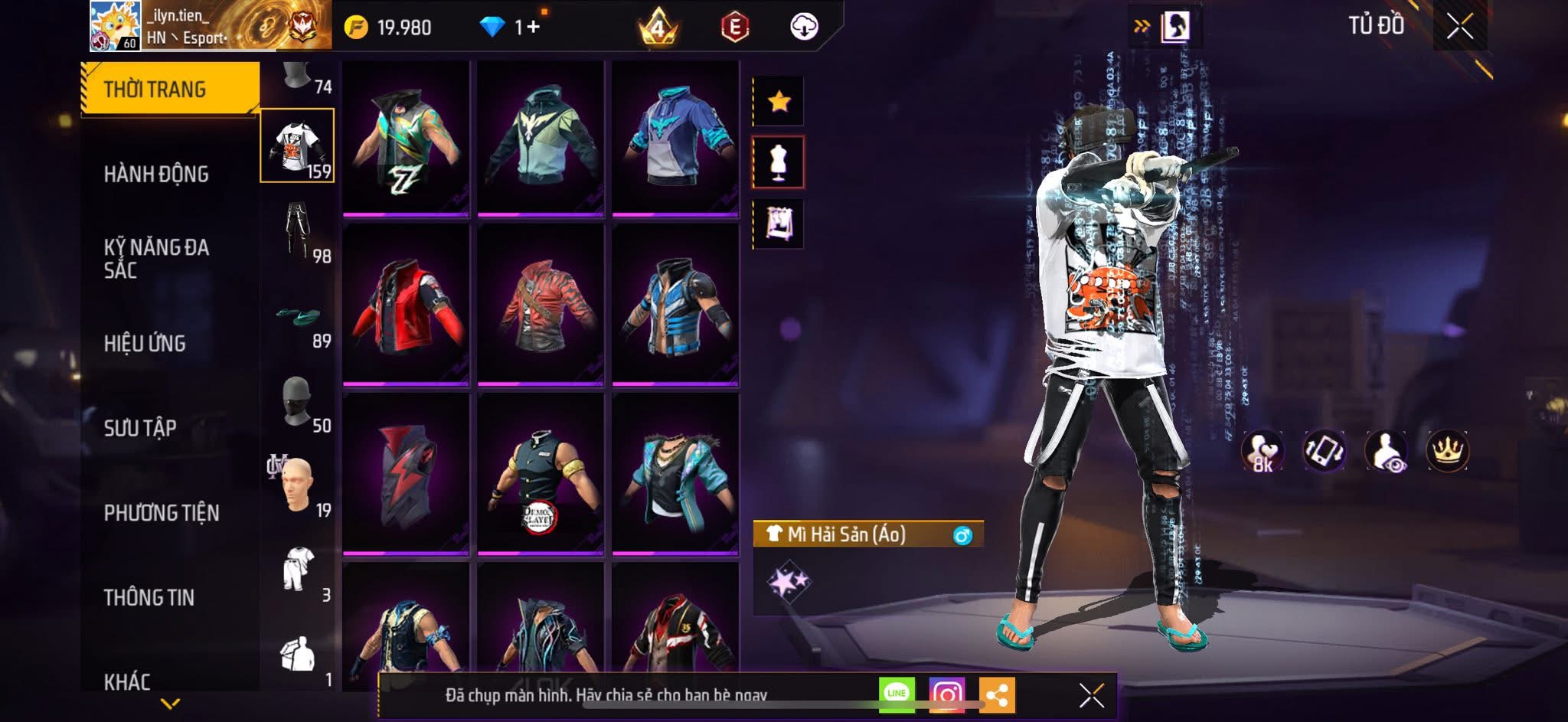Screen dimensions: 1568x722
Task: Dismiss the screenshot share banner
Action: click(x=1091, y=695)
